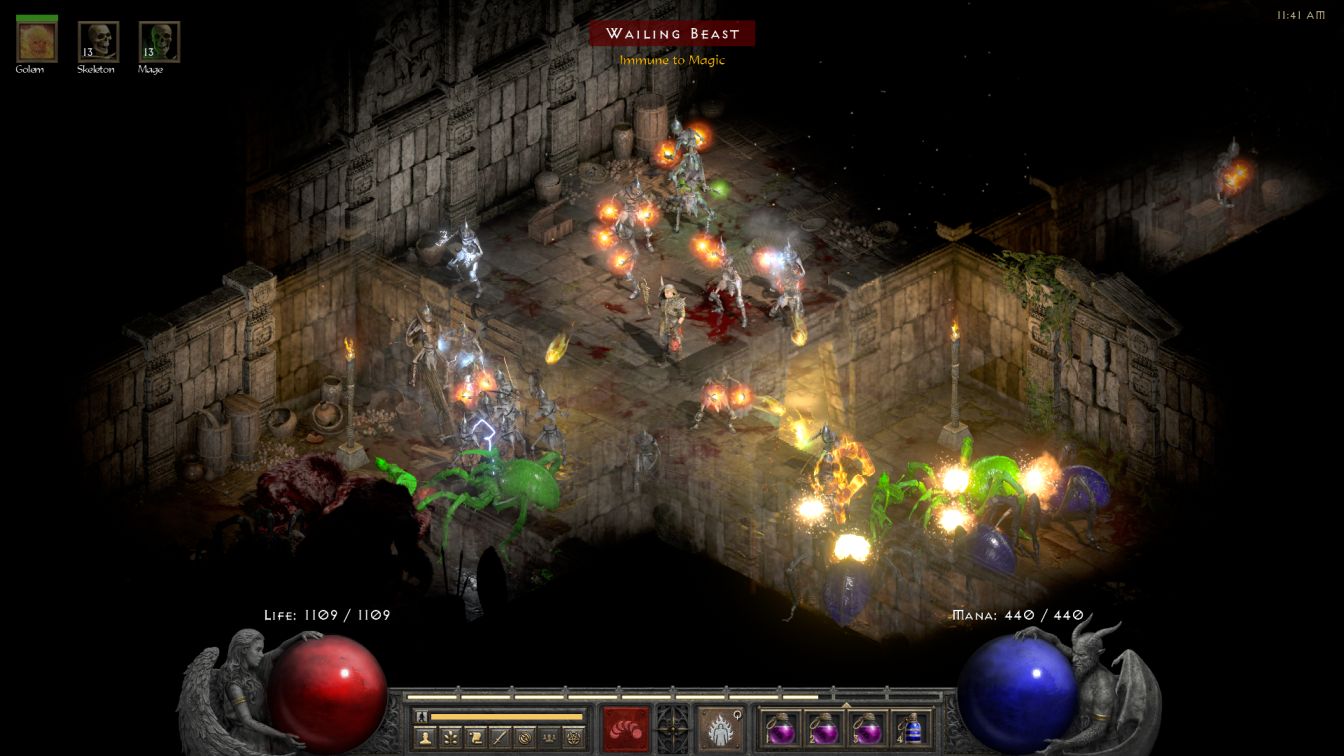
Task: Select the Golem minion portrait
Action: tap(37, 42)
